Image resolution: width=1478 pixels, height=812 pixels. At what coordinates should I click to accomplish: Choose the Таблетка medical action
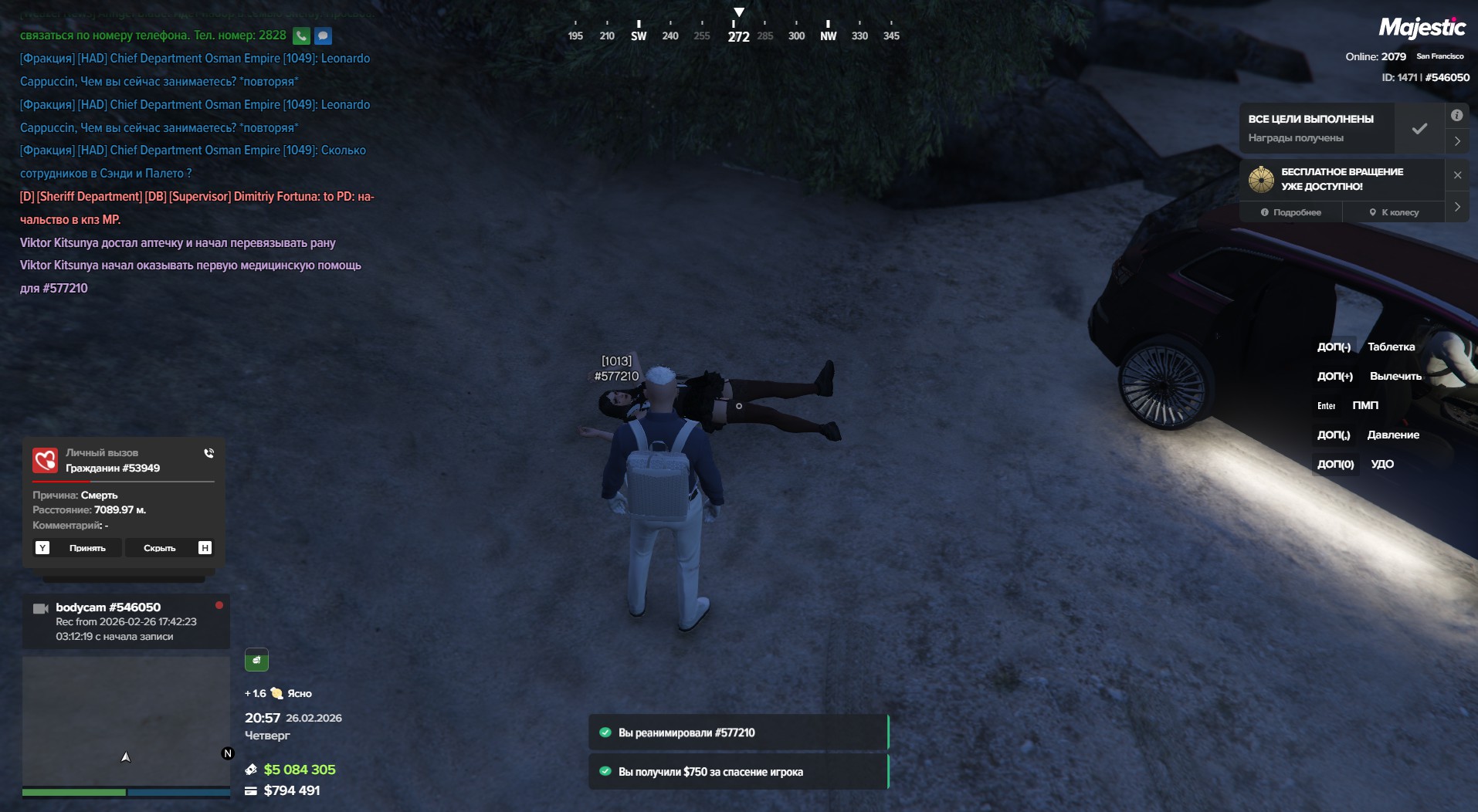pos(1391,347)
